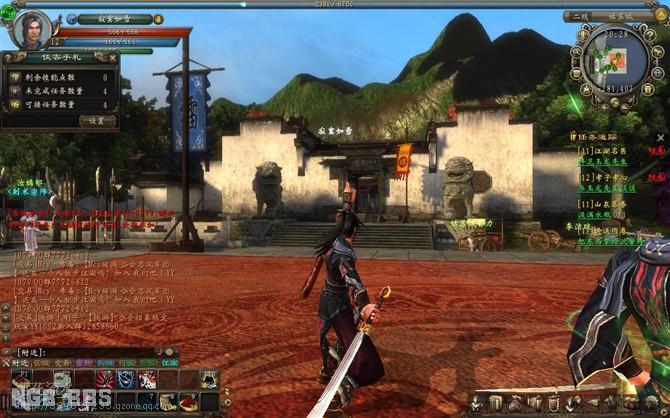670x418 pixels.
Task: Switch to the 交易 chat channel tab
Action: pos(59,363)
